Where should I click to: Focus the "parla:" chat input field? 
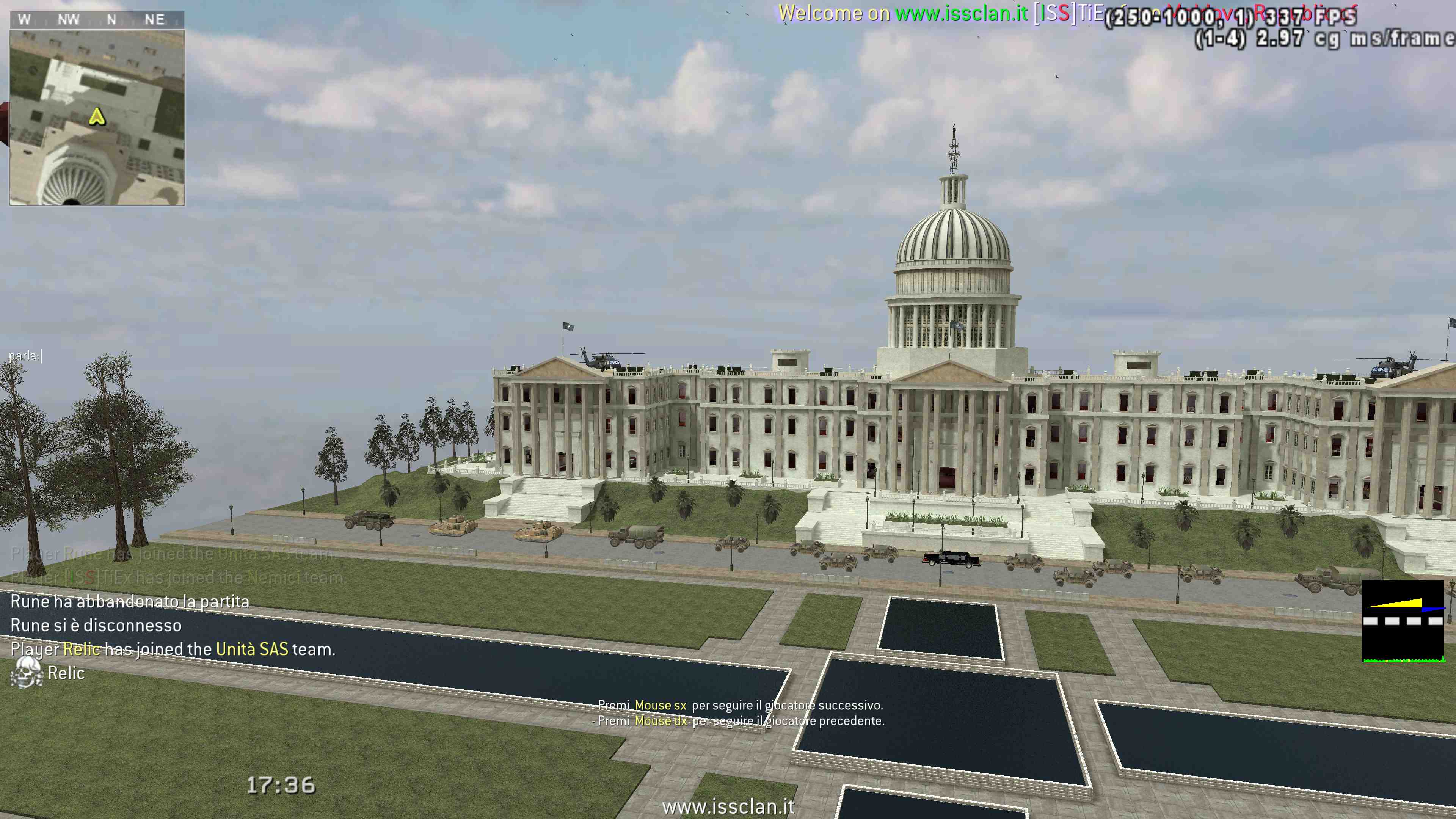(25, 356)
